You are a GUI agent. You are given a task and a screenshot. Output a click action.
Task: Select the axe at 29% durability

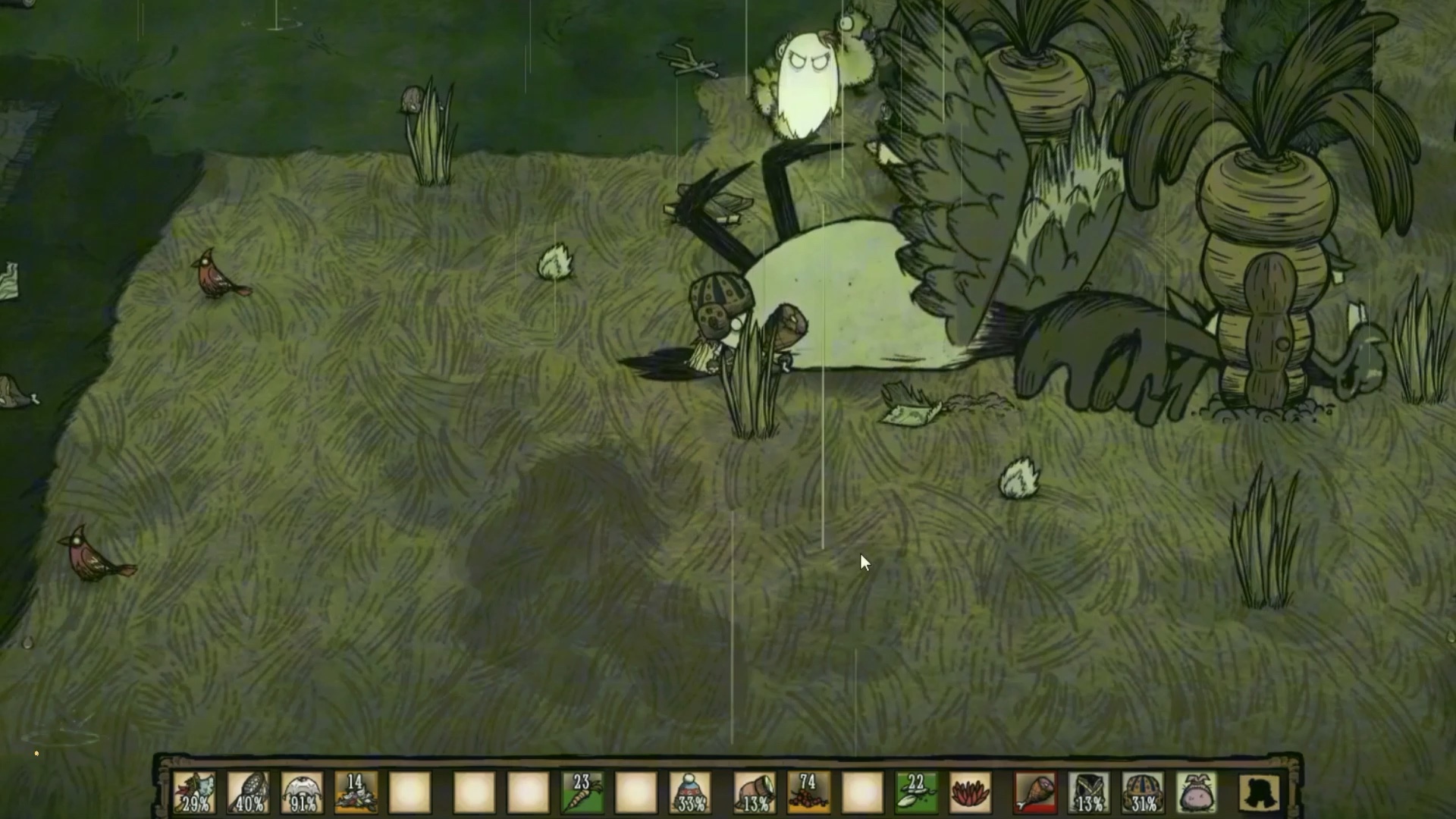tap(195, 792)
